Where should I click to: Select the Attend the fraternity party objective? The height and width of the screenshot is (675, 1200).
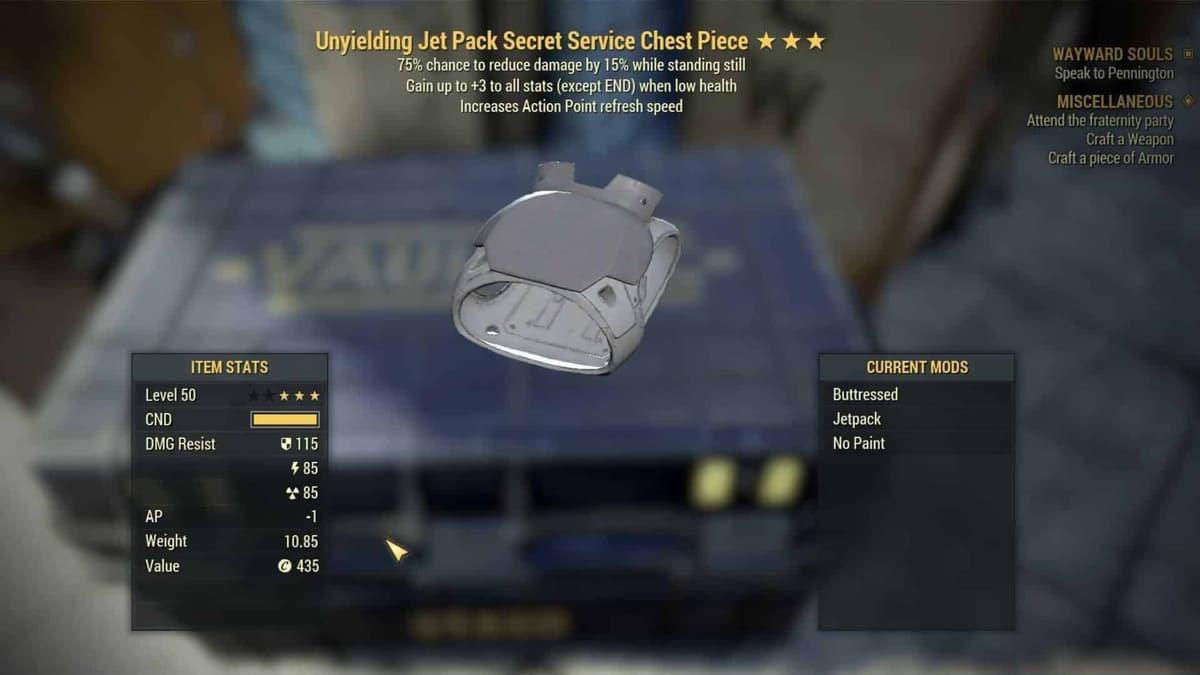coord(1100,121)
